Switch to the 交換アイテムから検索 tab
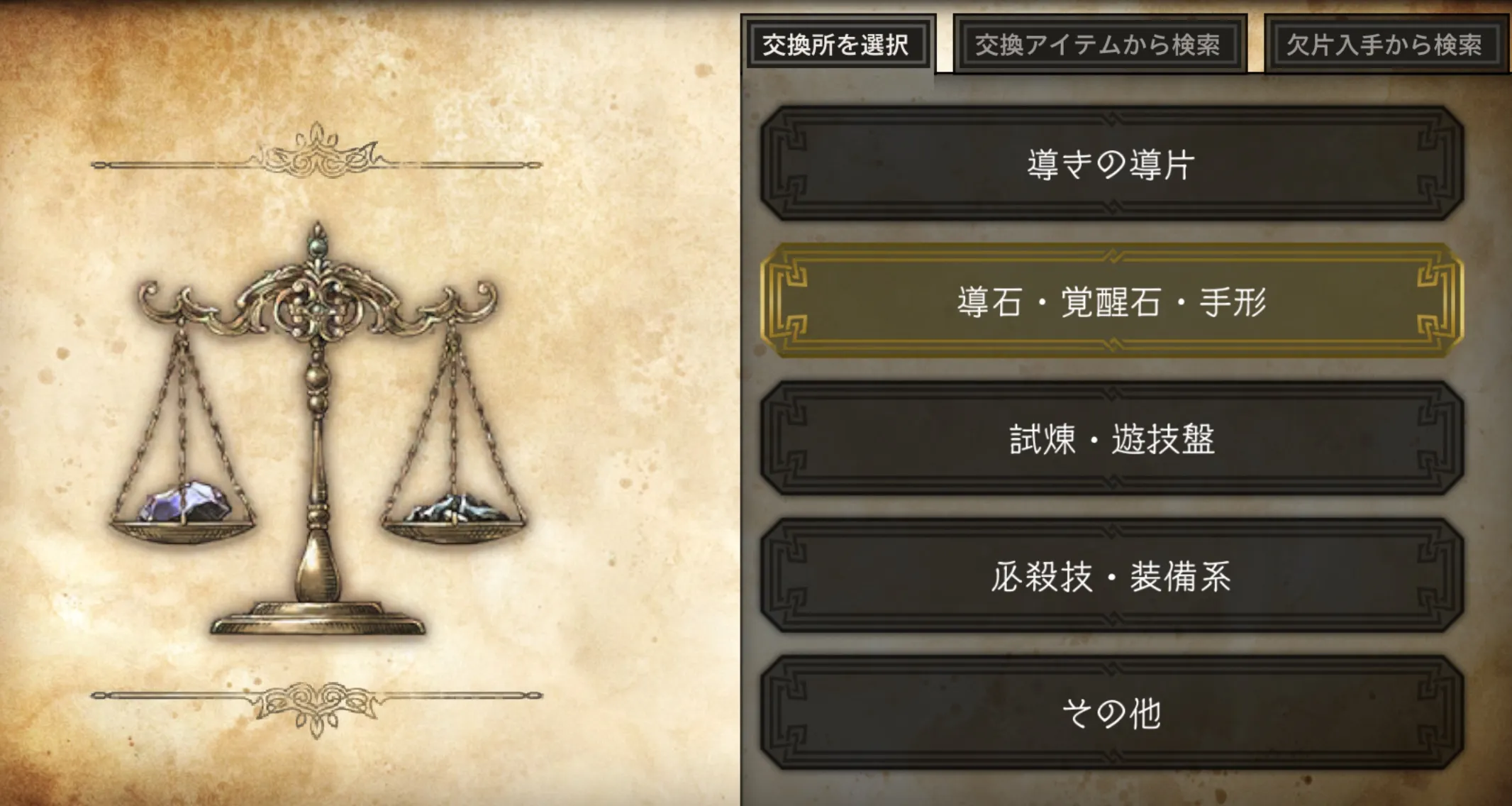The image size is (1512, 806). click(x=1099, y=44)
